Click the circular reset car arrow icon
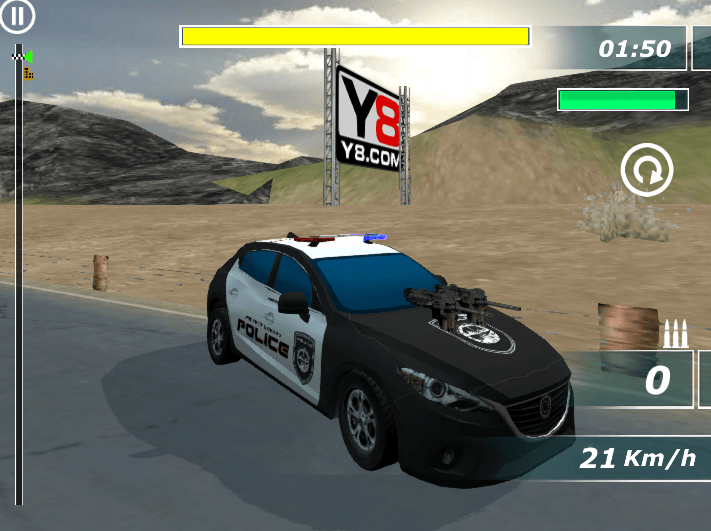This screenshot has width=711, height=531. pos(647,171)
